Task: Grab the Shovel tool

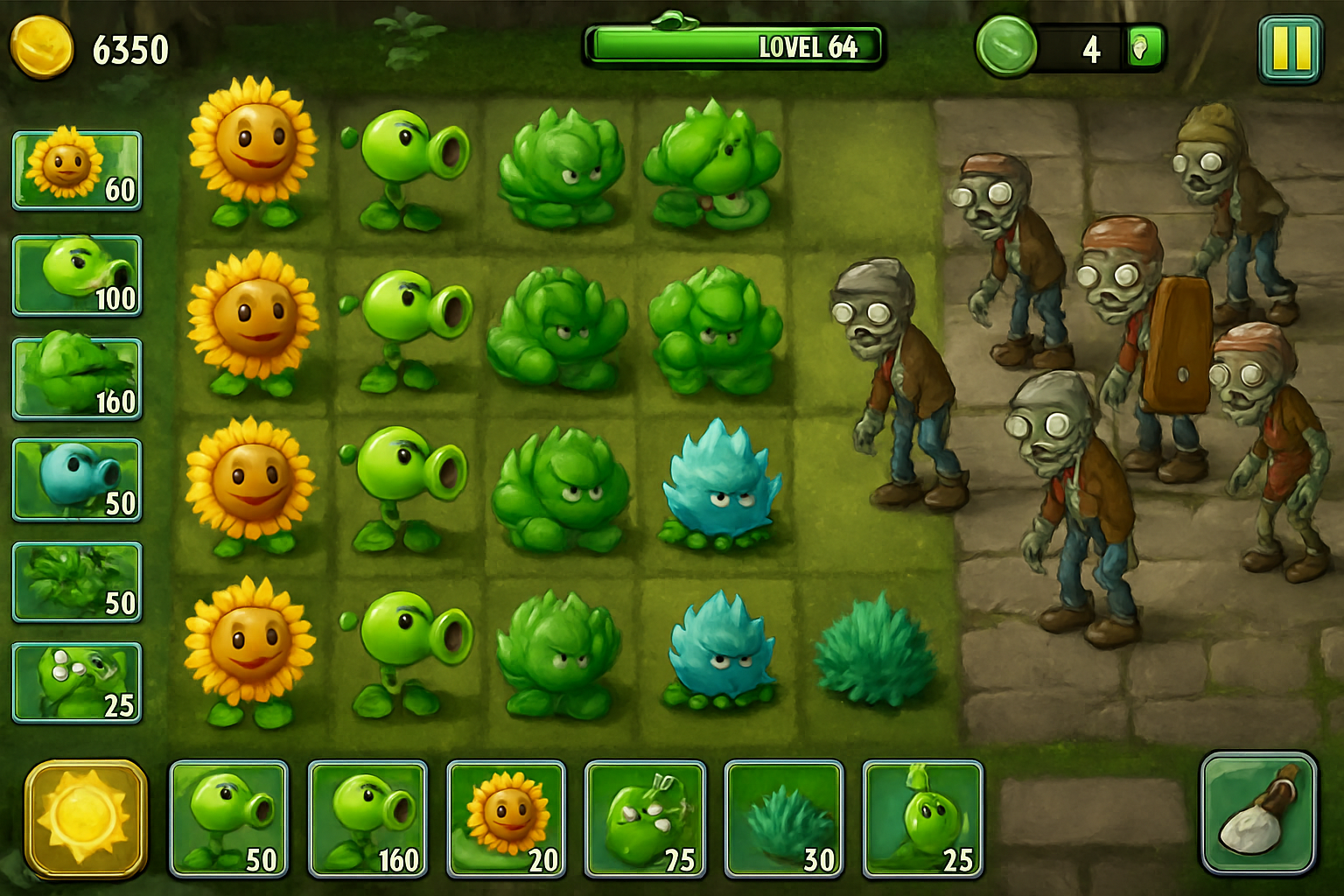Action: tap(1261, 818)
